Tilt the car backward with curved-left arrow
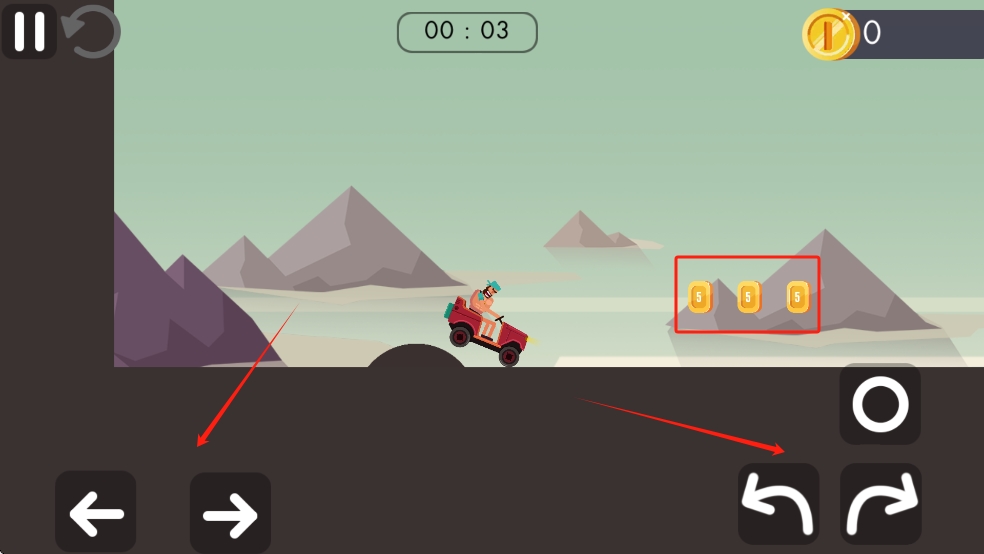Viewport: 984px width, 554px height. click(779, 504)
